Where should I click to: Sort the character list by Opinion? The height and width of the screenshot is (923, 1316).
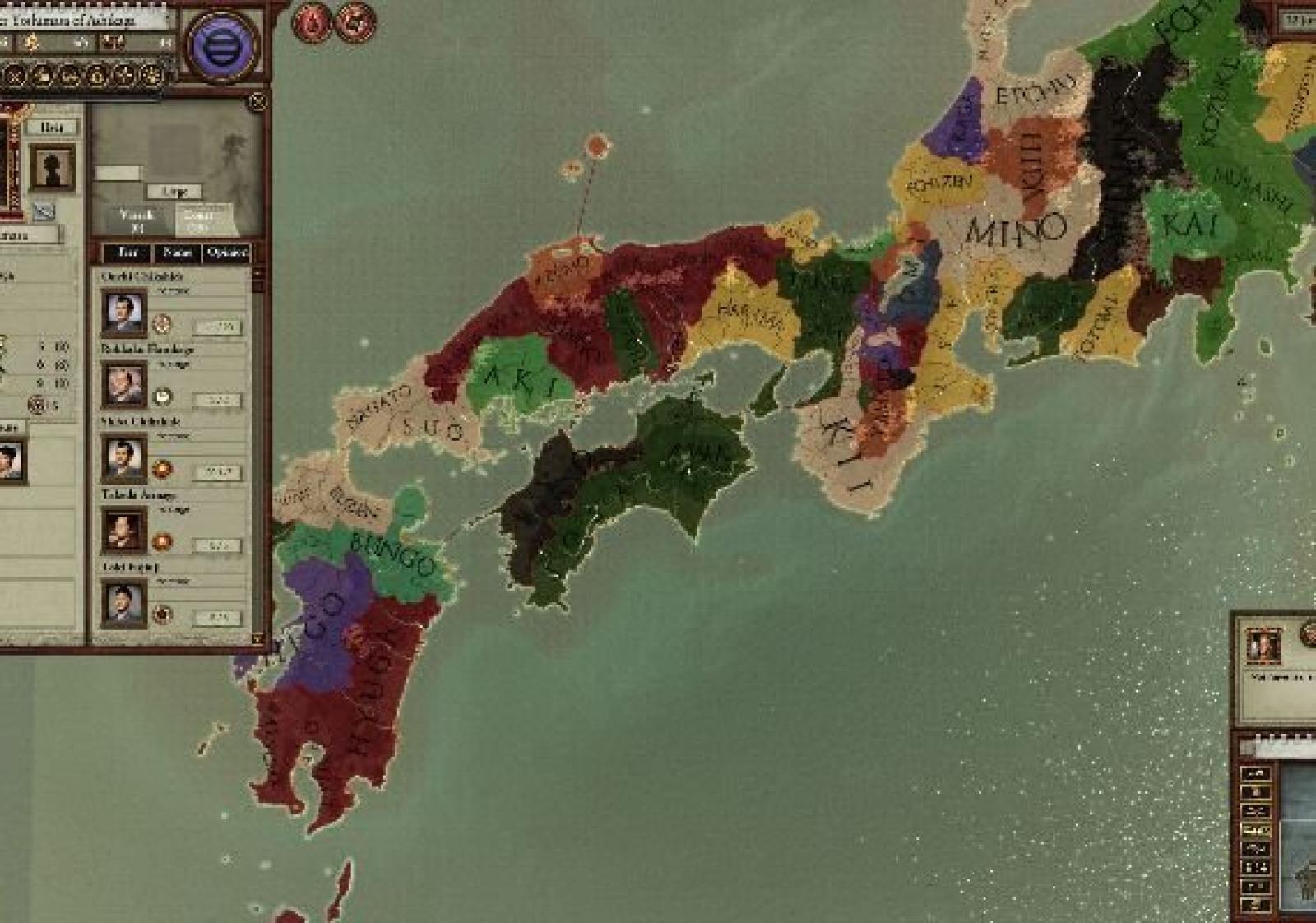227,253
